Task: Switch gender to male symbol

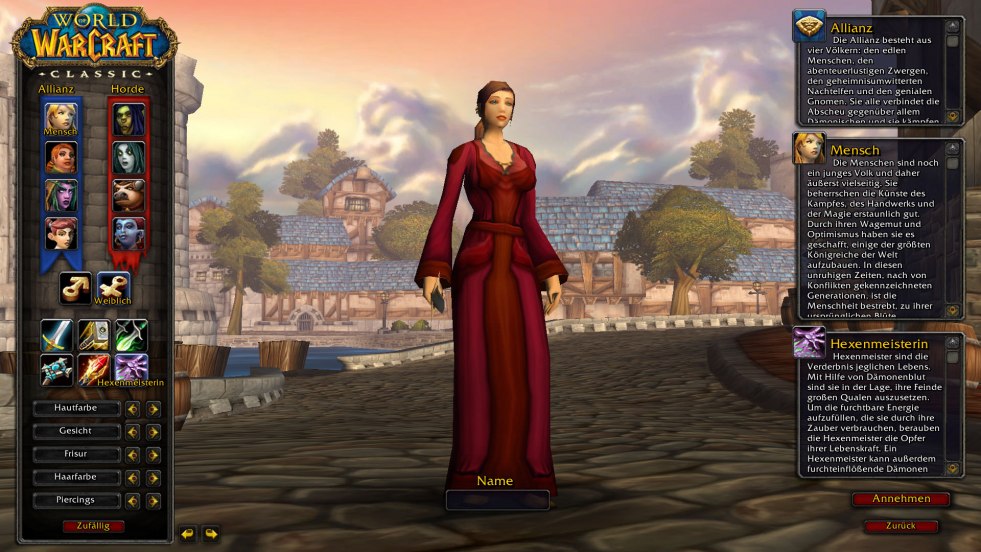Action: point(75,288)
